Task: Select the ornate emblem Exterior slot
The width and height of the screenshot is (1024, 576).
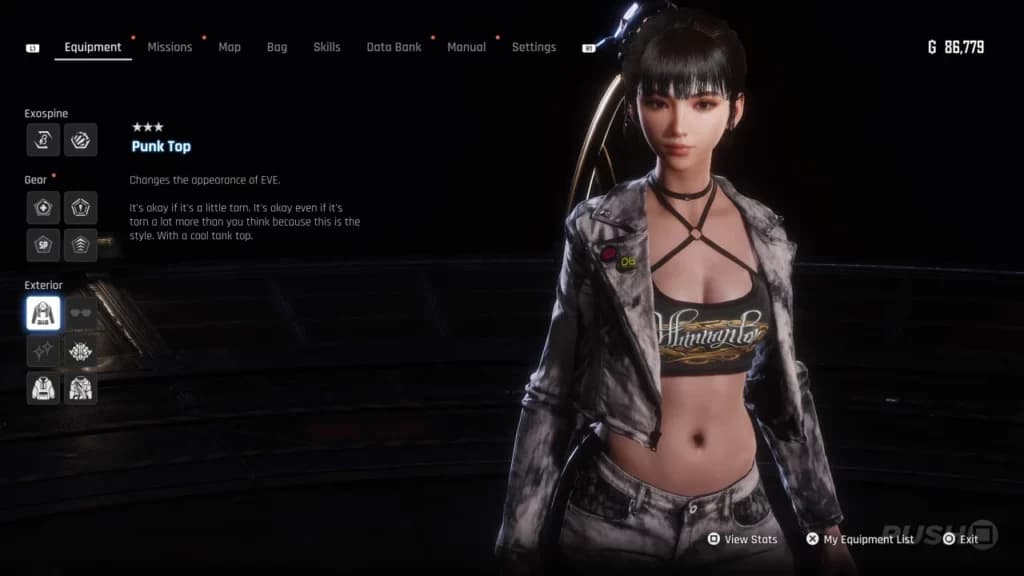Action: coord(81,350)
